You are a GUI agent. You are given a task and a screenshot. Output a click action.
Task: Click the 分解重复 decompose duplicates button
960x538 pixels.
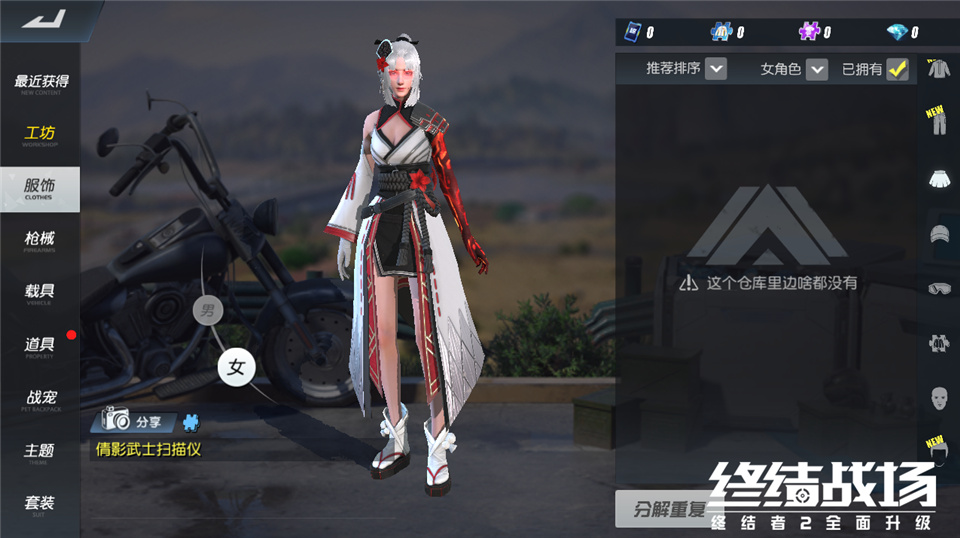665,509
